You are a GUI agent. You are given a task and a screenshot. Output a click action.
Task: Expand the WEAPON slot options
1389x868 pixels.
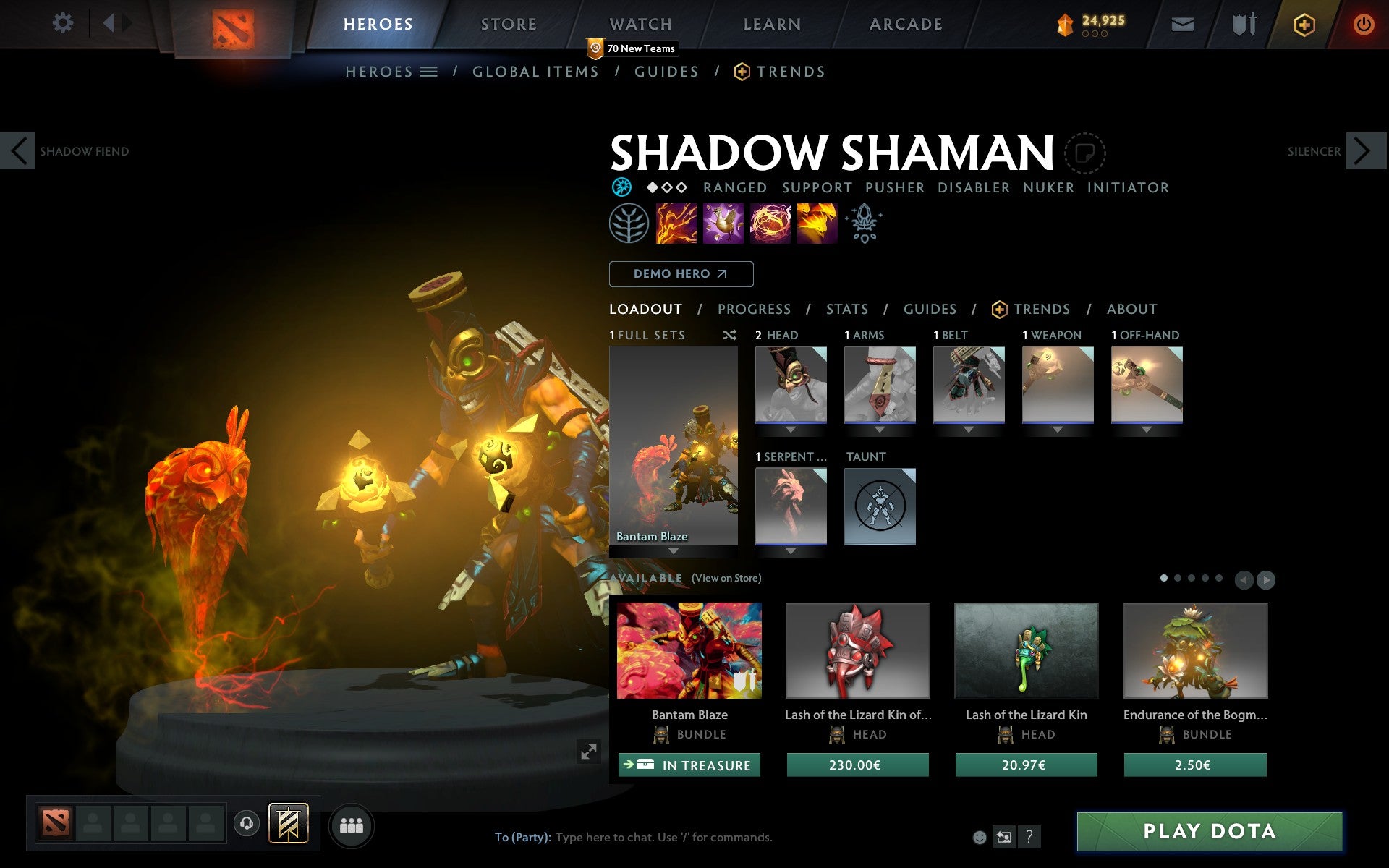tap(1058, 428)
